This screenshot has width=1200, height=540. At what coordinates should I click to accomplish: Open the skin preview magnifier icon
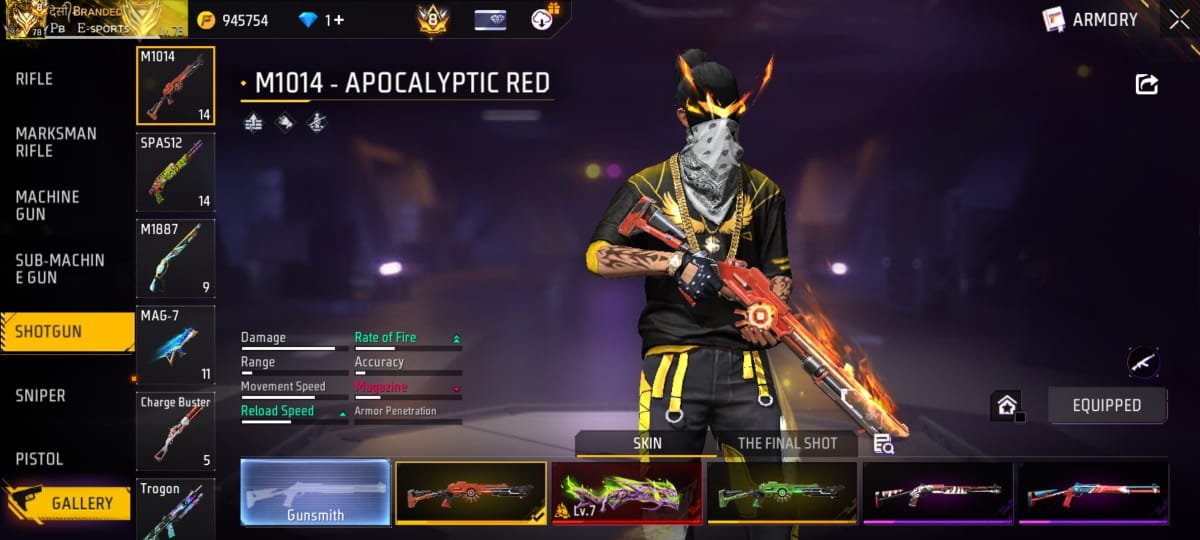click(883, 444)
